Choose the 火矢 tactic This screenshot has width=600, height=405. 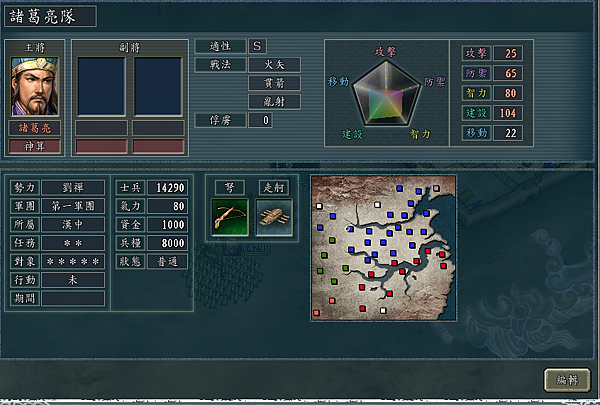(x=273, y=65)
